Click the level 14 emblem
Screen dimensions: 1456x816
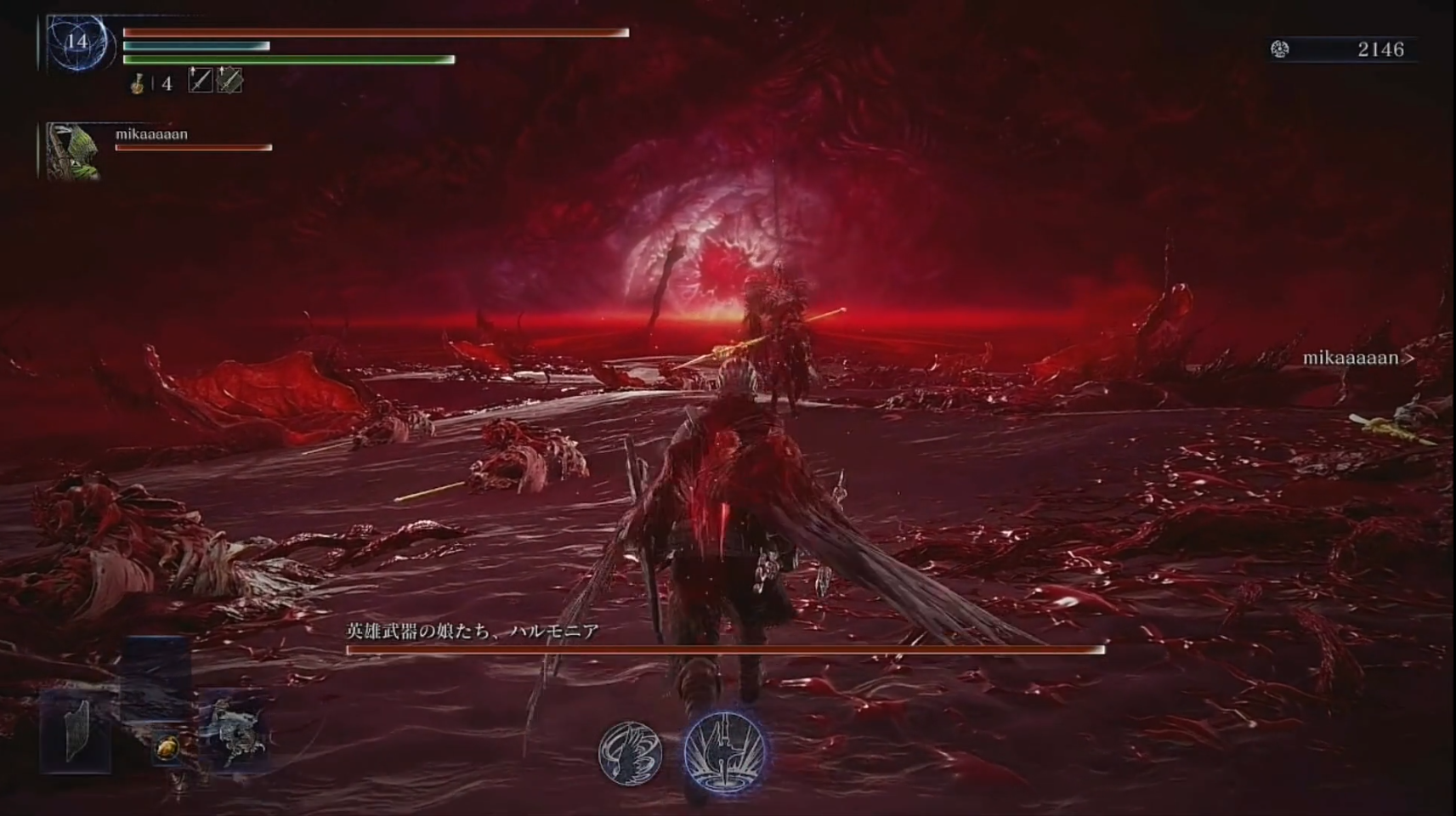click(77, 42)
